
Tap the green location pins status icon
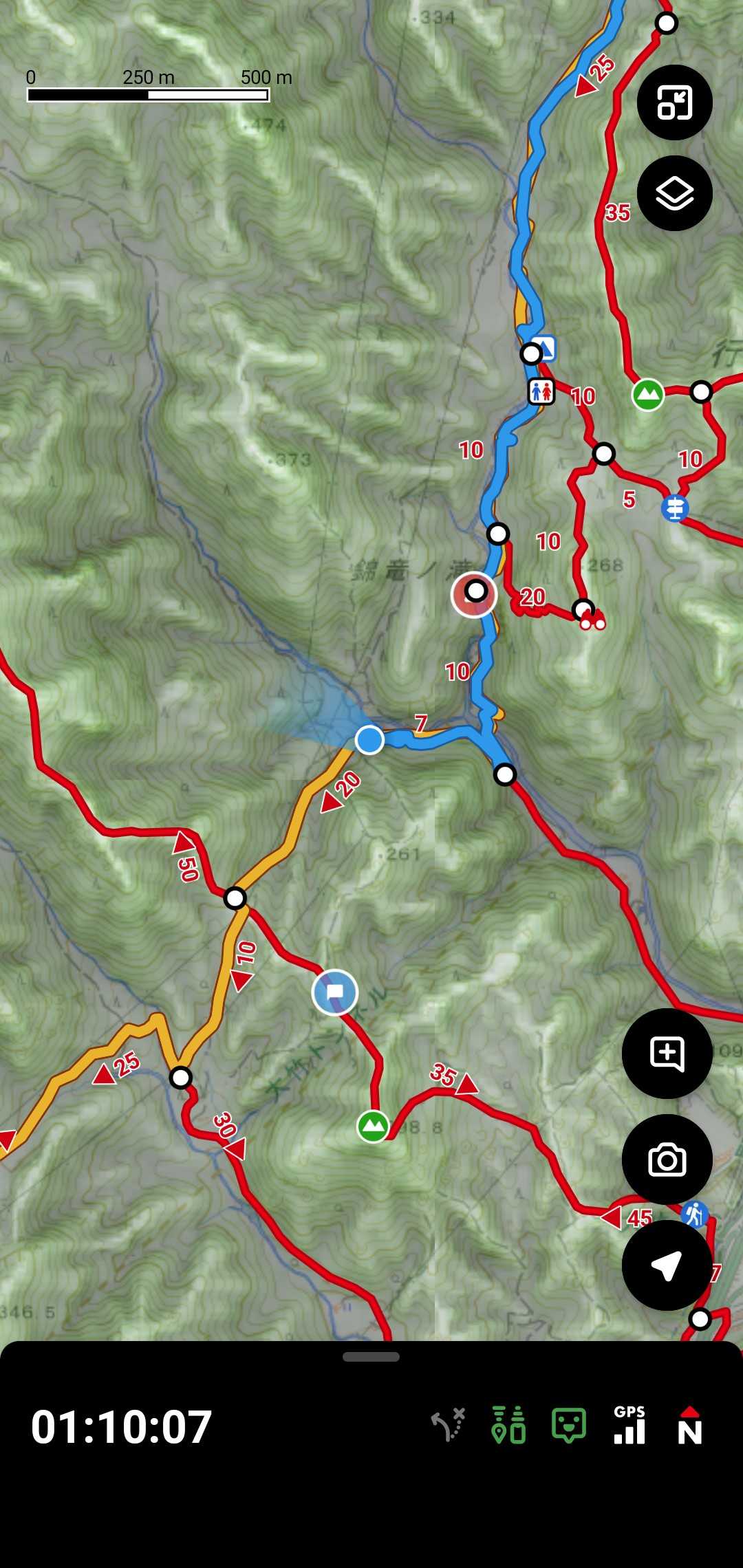(508, 1425)
